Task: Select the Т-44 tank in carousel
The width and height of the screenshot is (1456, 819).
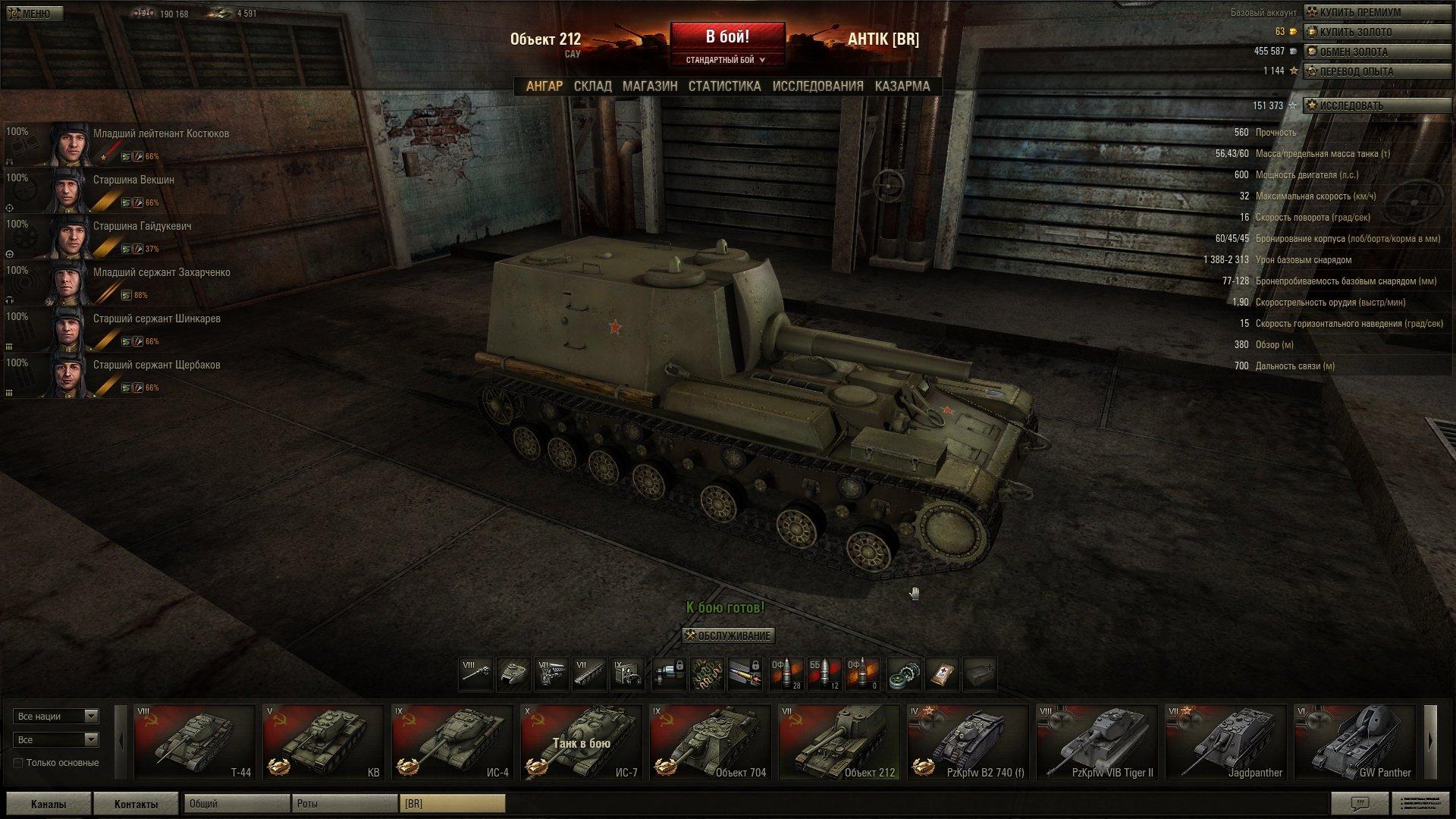Action: (194, 742)
